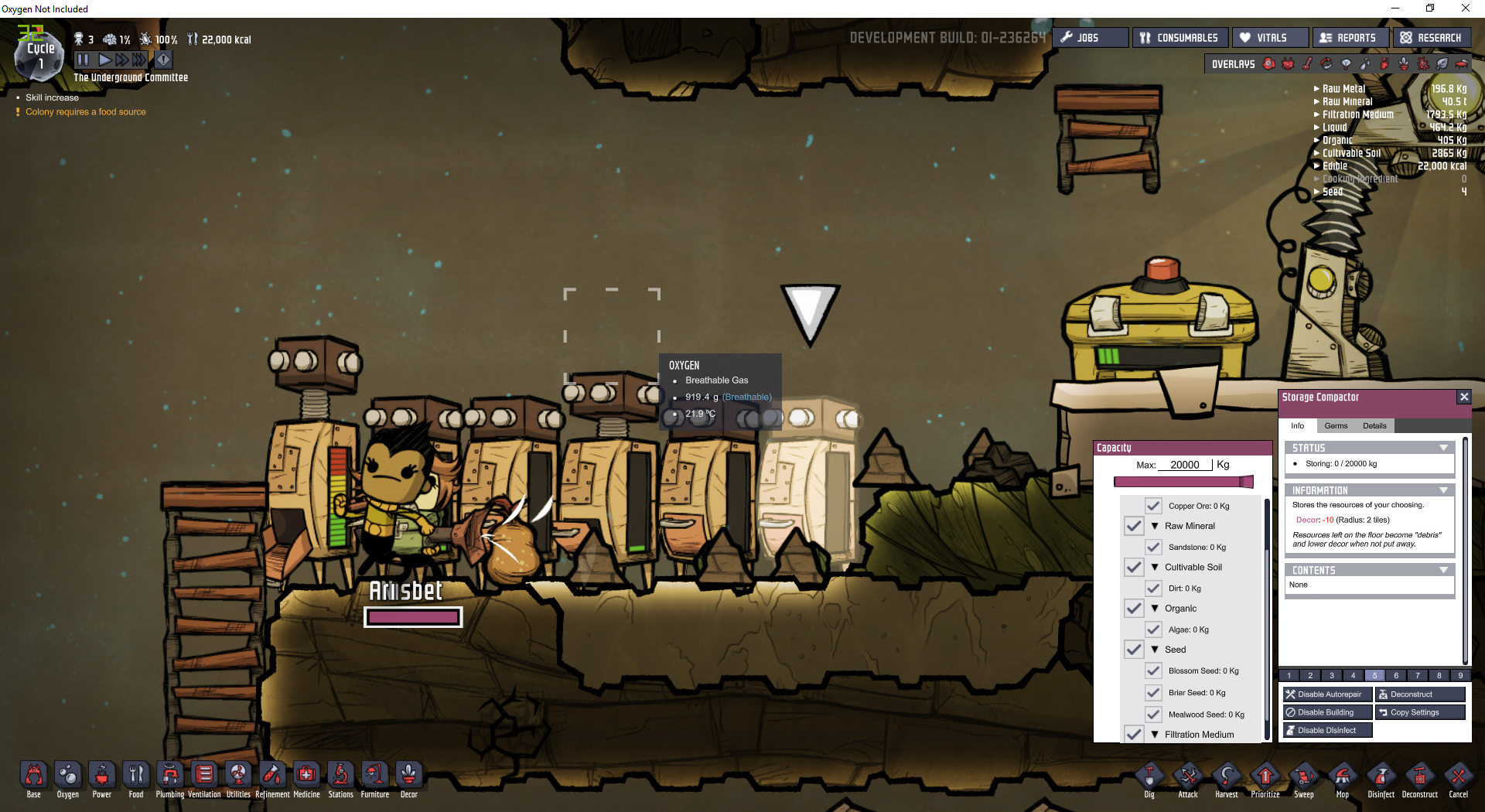Pause the game with the pause button
Screen dimensions: 1485x812
(83, 60)
